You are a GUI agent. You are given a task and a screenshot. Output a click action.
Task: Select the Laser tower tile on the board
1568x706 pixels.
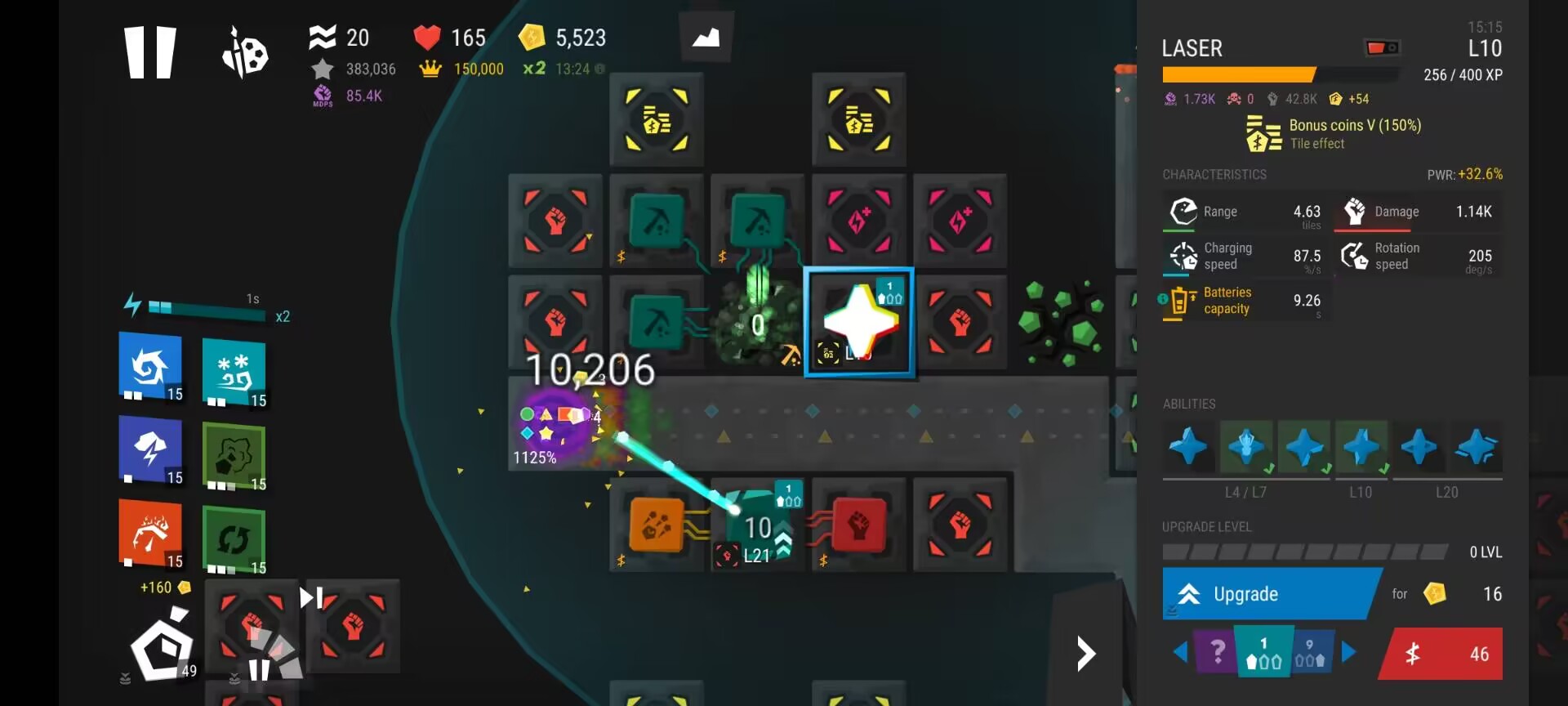tap(859, 322)
